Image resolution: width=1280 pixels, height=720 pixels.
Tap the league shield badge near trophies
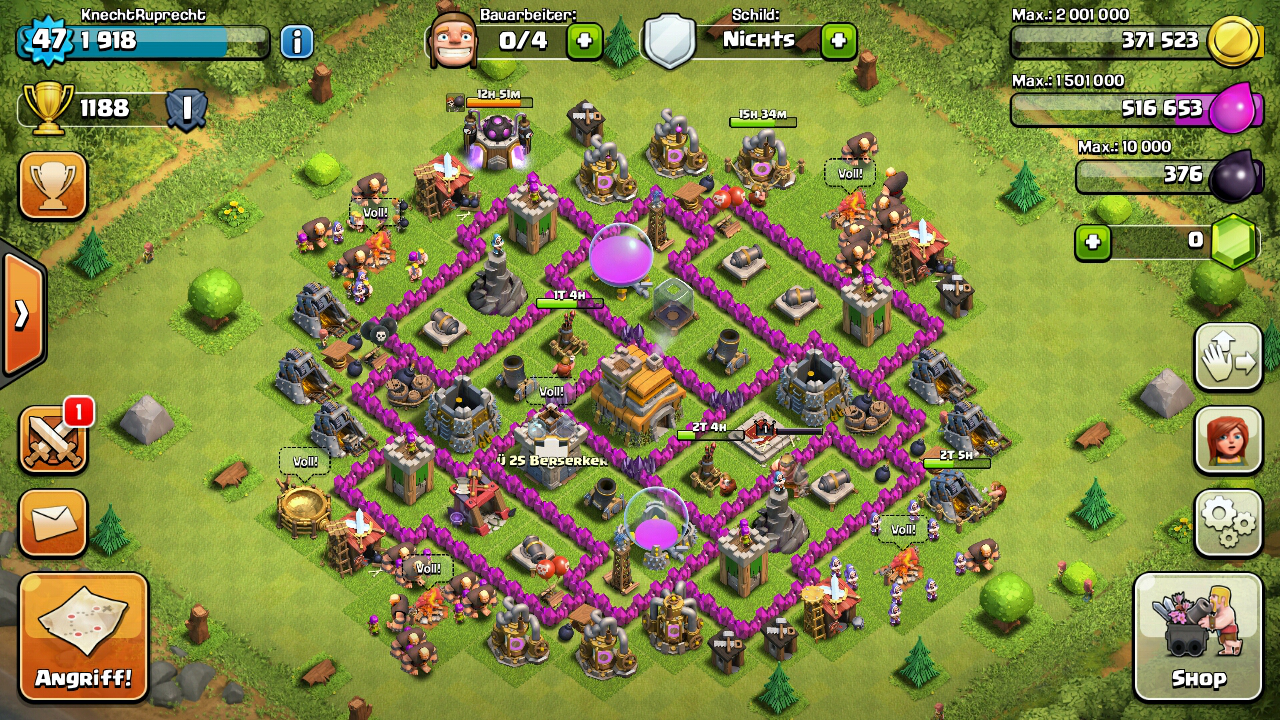tap(186, 108)
